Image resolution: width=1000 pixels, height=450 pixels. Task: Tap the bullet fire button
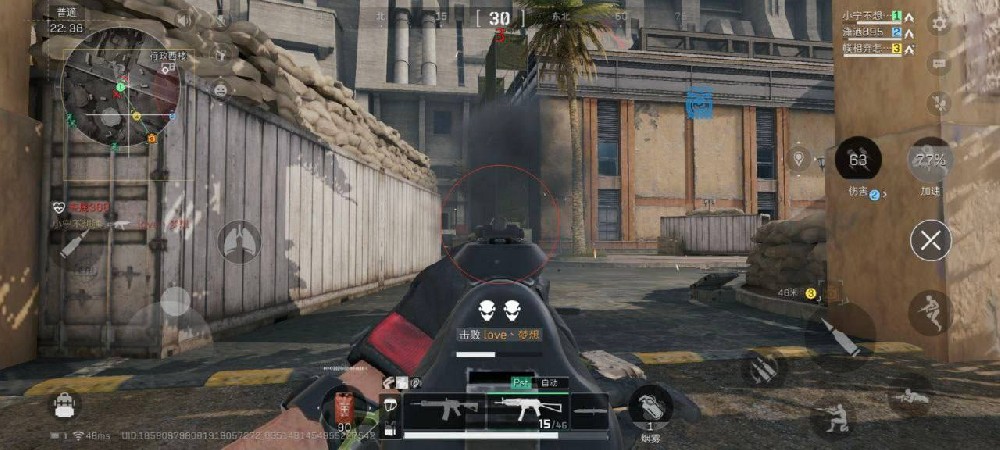click(838, 337)
